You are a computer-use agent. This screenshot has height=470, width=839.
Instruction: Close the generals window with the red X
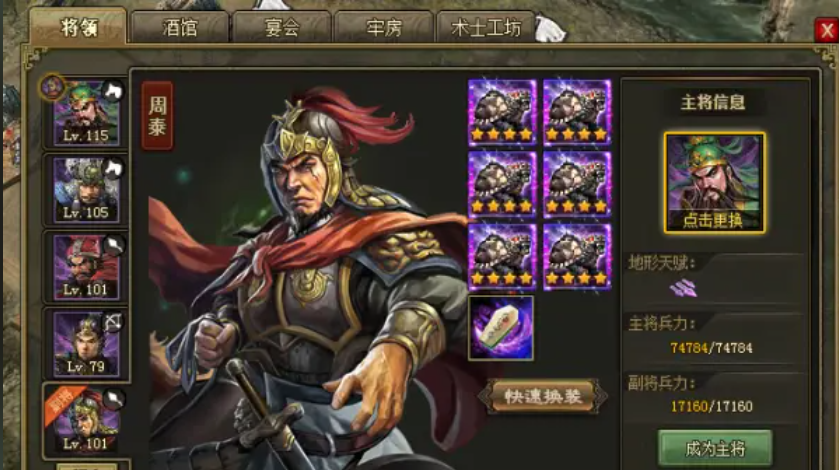[825, 30]
